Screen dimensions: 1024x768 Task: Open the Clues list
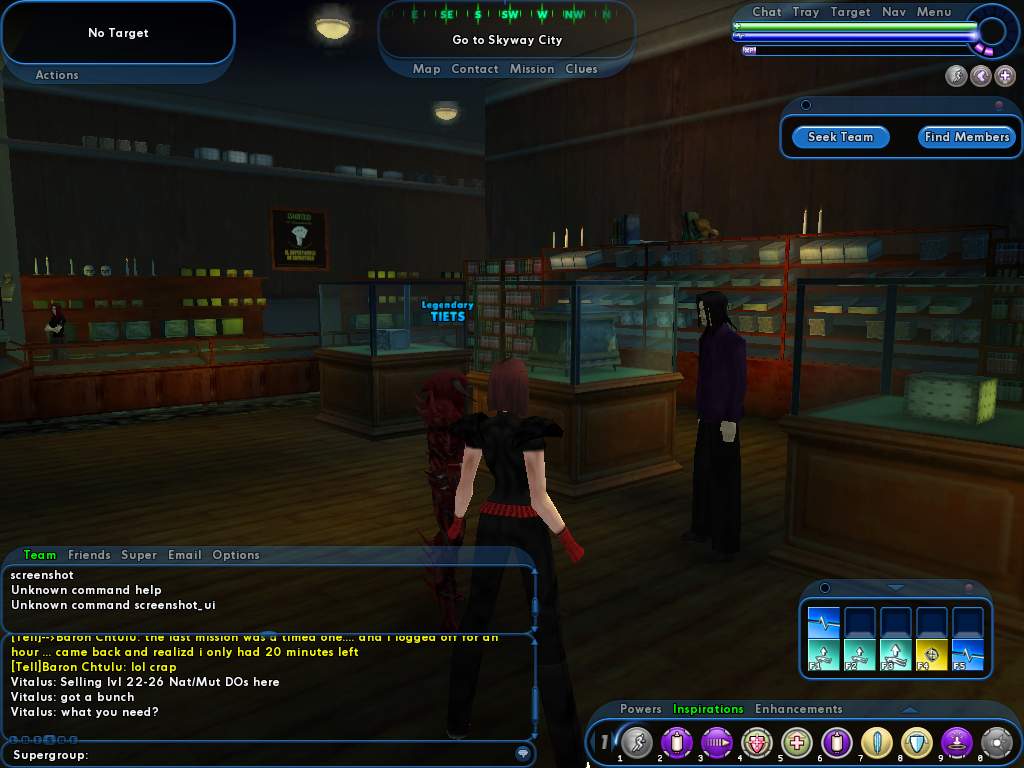(581, 69)
